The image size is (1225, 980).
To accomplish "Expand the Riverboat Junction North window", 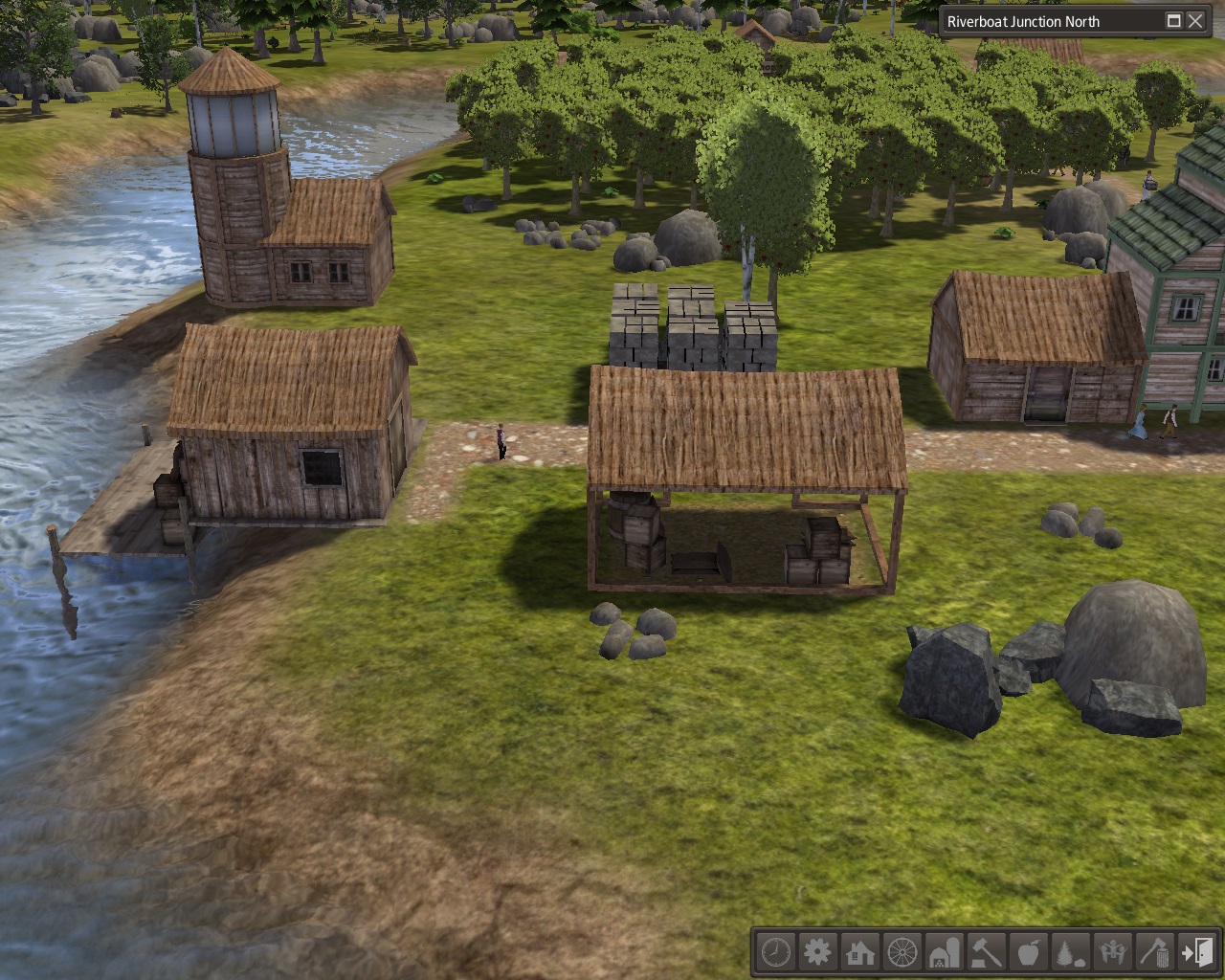I will click(1173, 21).
